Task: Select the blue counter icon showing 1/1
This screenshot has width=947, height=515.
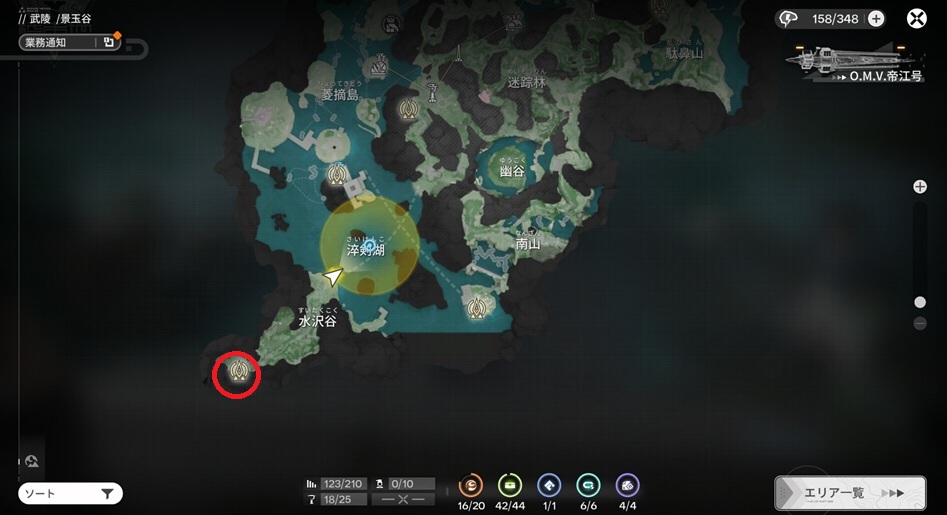Action: click(549, 486)
